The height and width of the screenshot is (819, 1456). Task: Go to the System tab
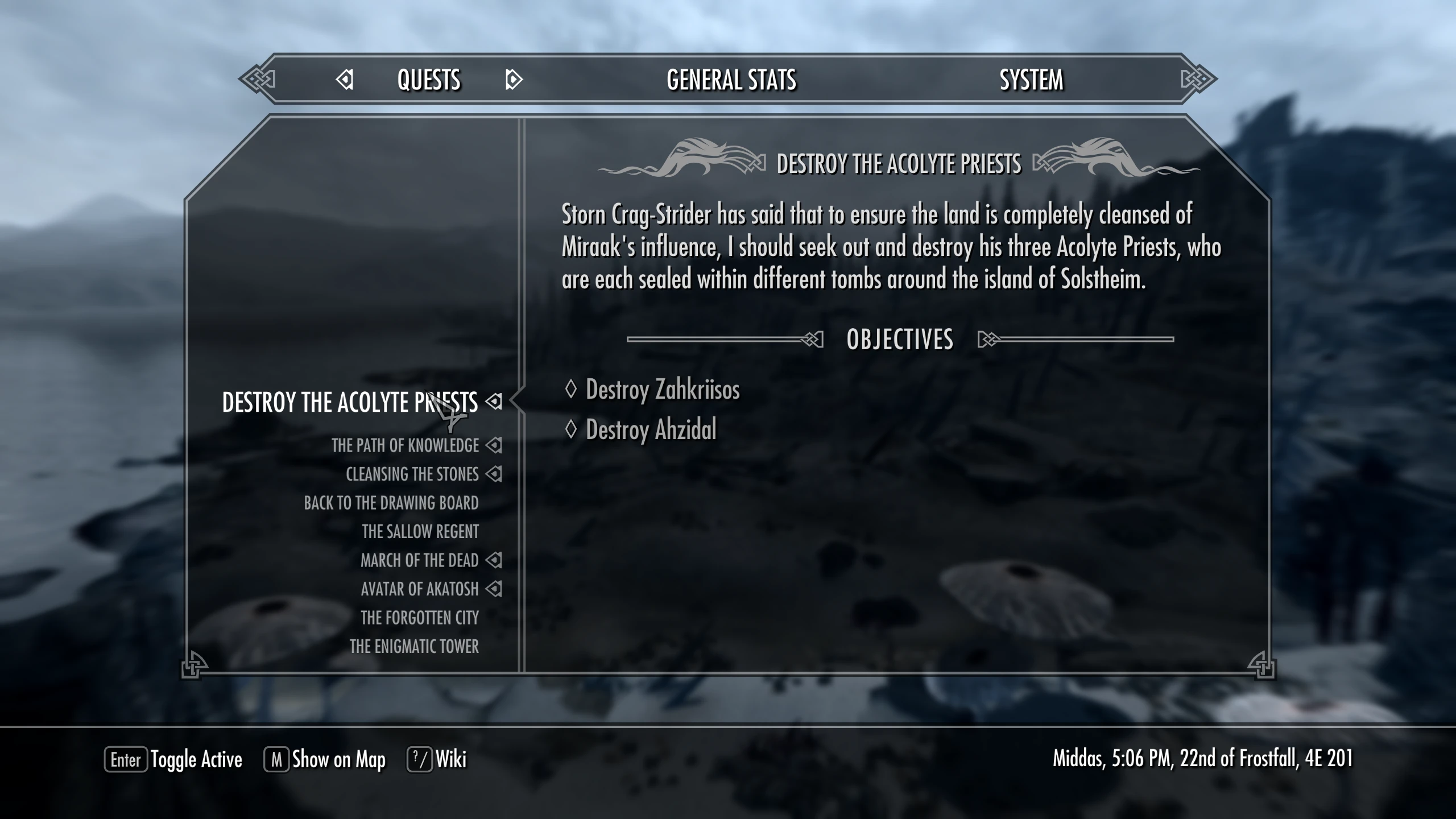(x=1031, y=80)
